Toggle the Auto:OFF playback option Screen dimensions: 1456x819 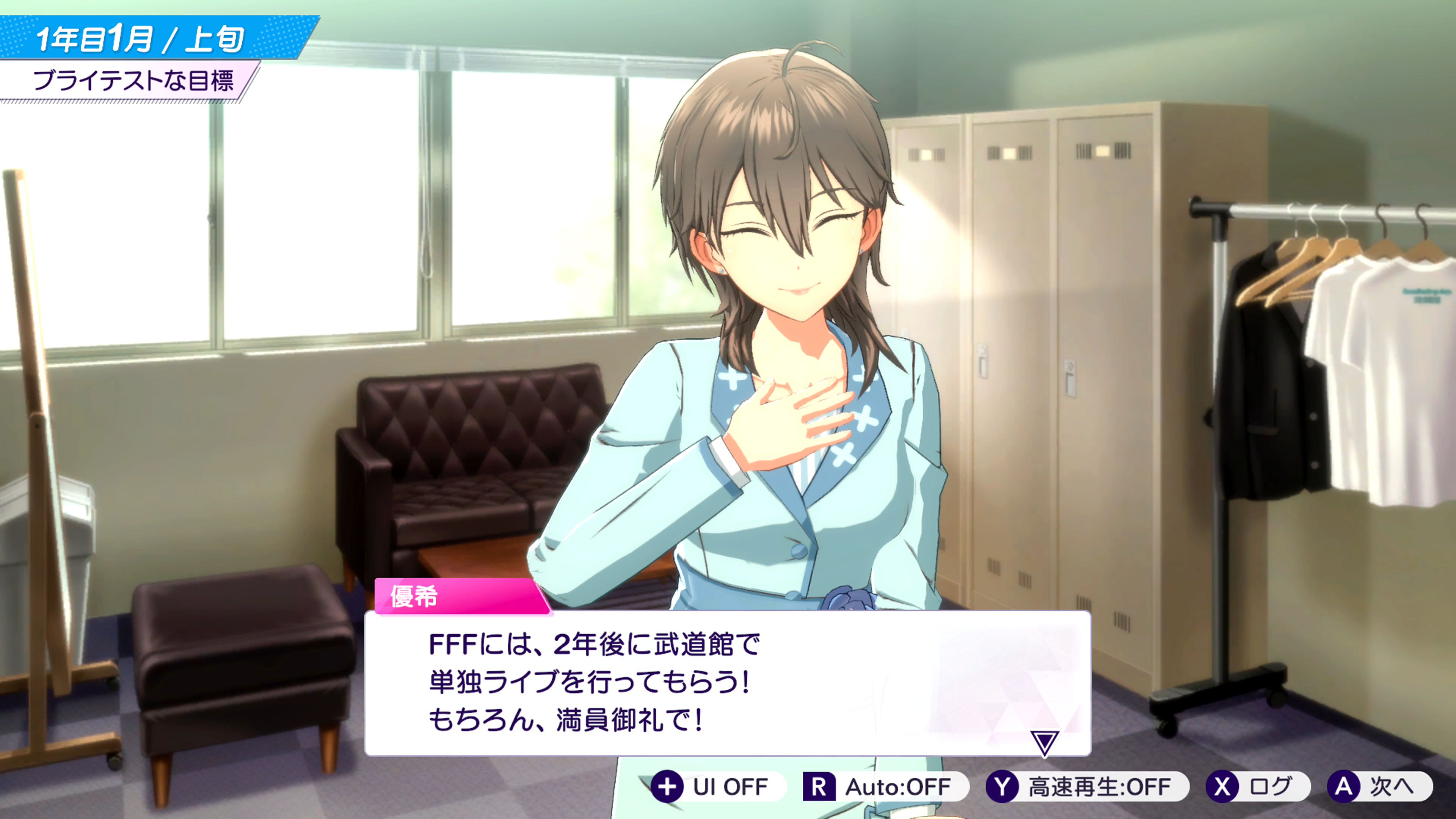pos(885,786)
